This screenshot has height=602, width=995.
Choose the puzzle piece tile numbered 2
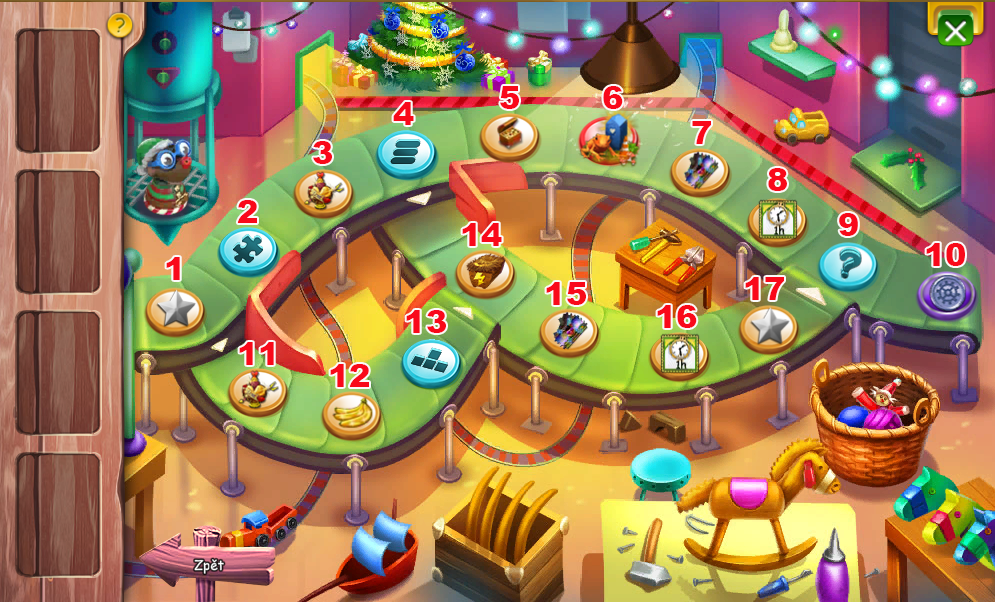[x=247, y=250]
